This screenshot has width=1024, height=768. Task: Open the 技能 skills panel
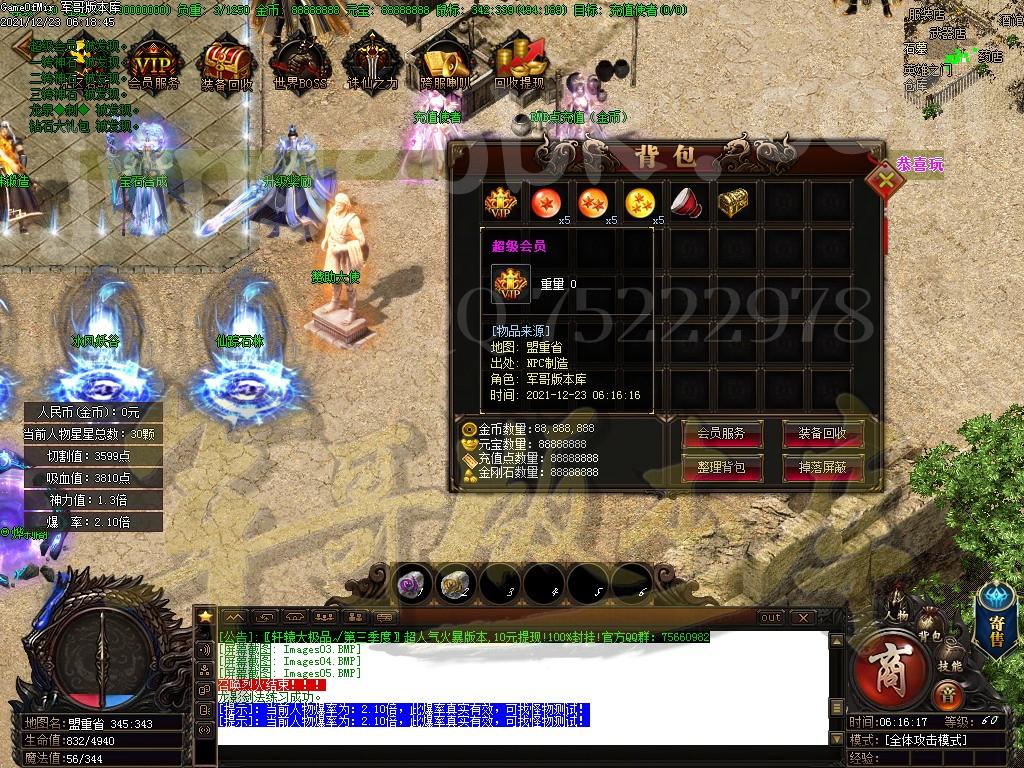point(950,664)
